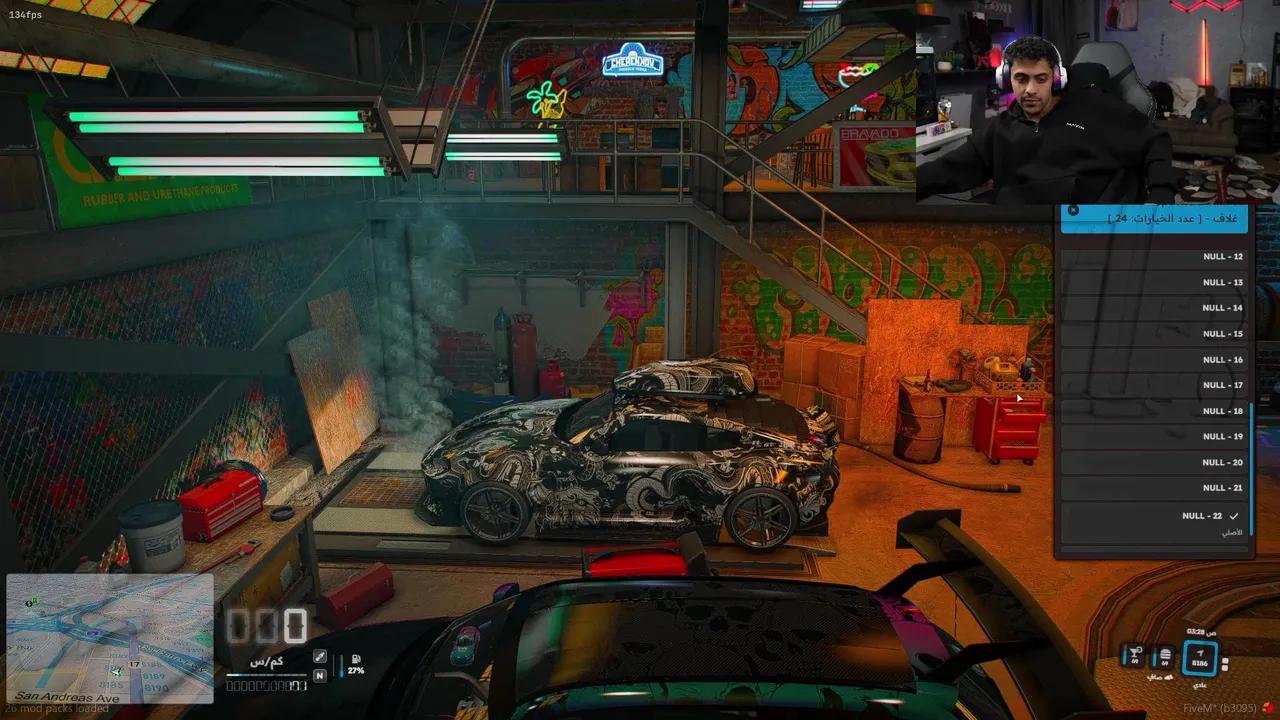
Task: Click the engine spark plug status icon
Action: pyautogui.click(x=320, y=657)
